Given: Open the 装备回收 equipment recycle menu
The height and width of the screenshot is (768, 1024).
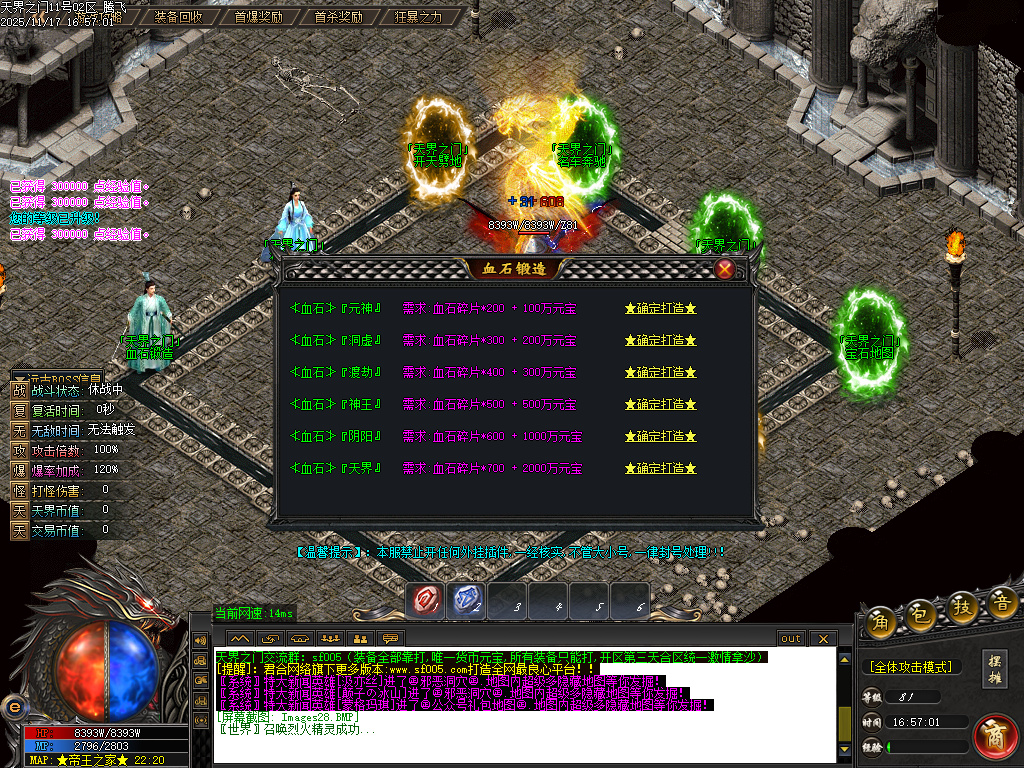Looking at the screenshot, I should click(x=179, y=17).
